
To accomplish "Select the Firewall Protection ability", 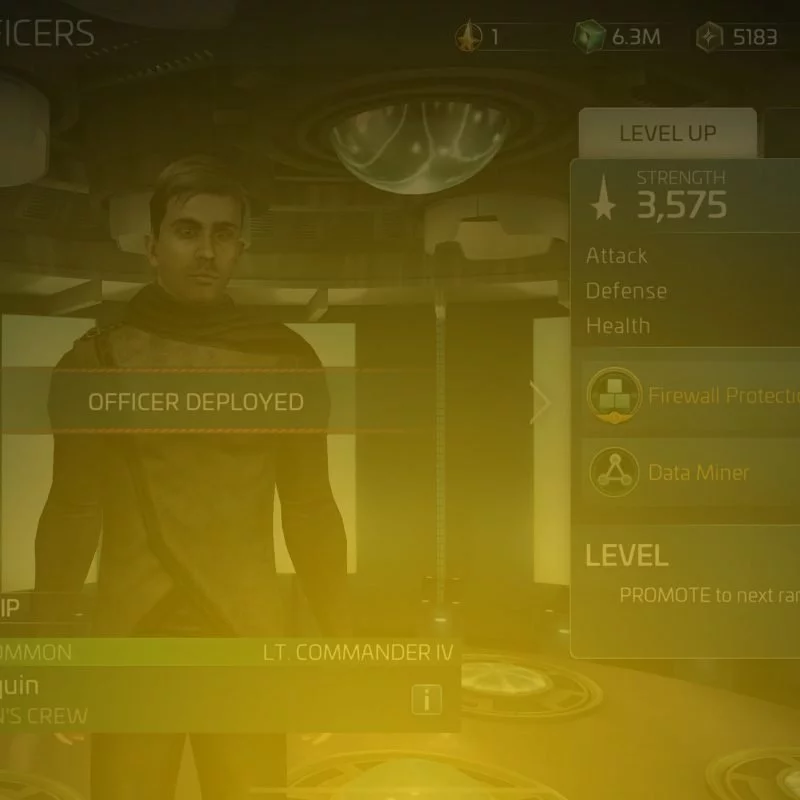I will [x=692, y=394].
